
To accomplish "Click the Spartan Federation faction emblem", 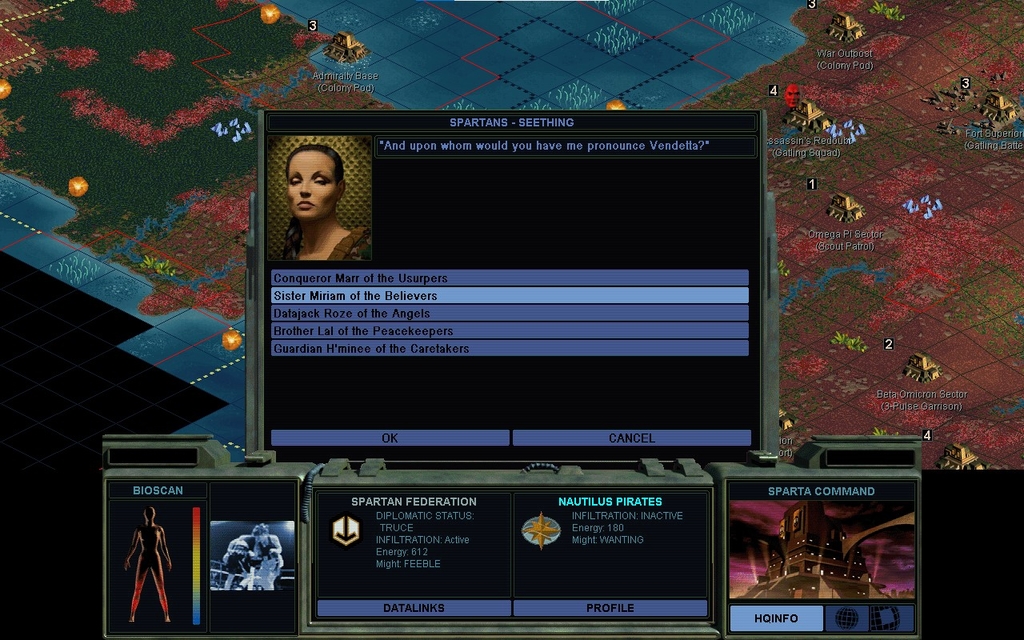I will tap(346, 530).
